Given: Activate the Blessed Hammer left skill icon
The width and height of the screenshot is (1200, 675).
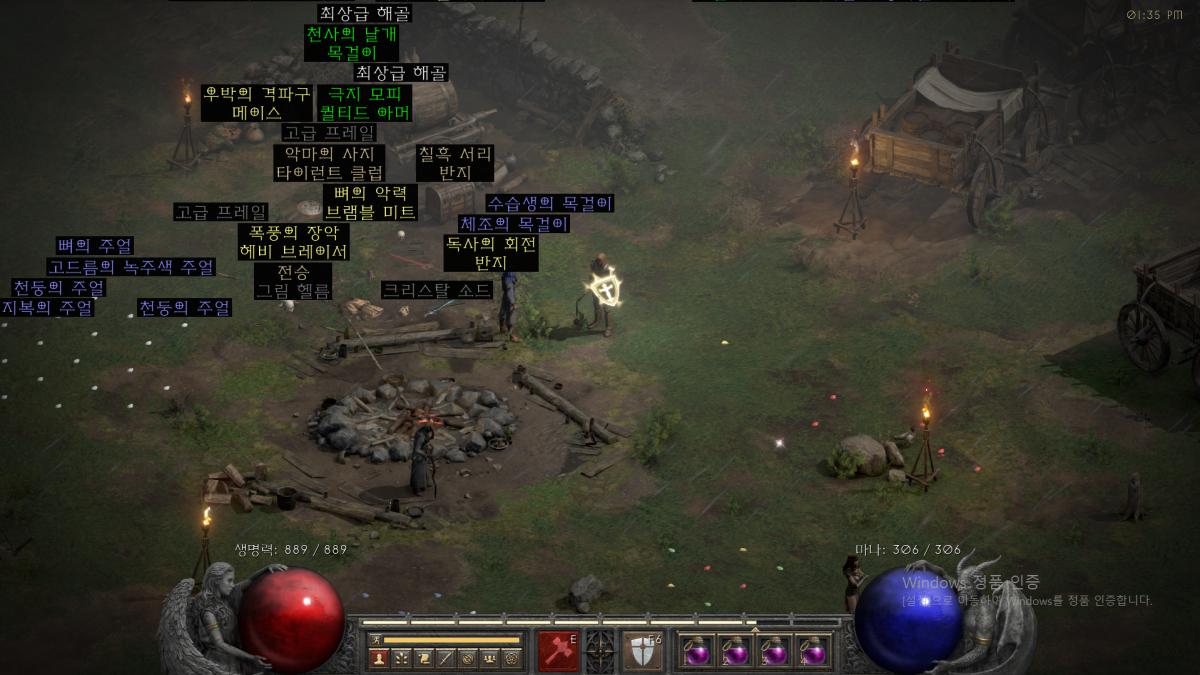Looking at the screenshot, I should 558,650.
